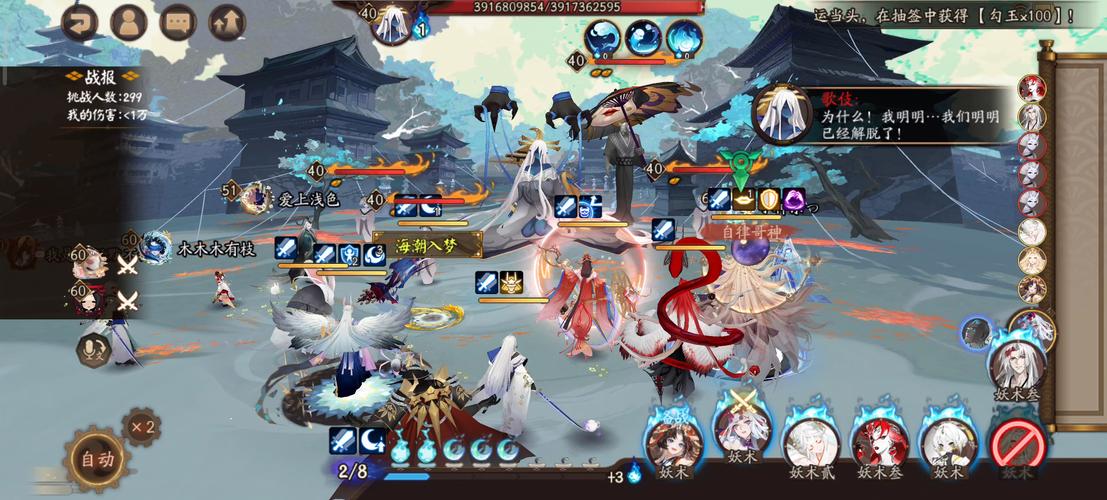This screenshot has height=500, width=1107.
Task: Select the crossed-swords 妖术 portrait
Action: (740, 436)
